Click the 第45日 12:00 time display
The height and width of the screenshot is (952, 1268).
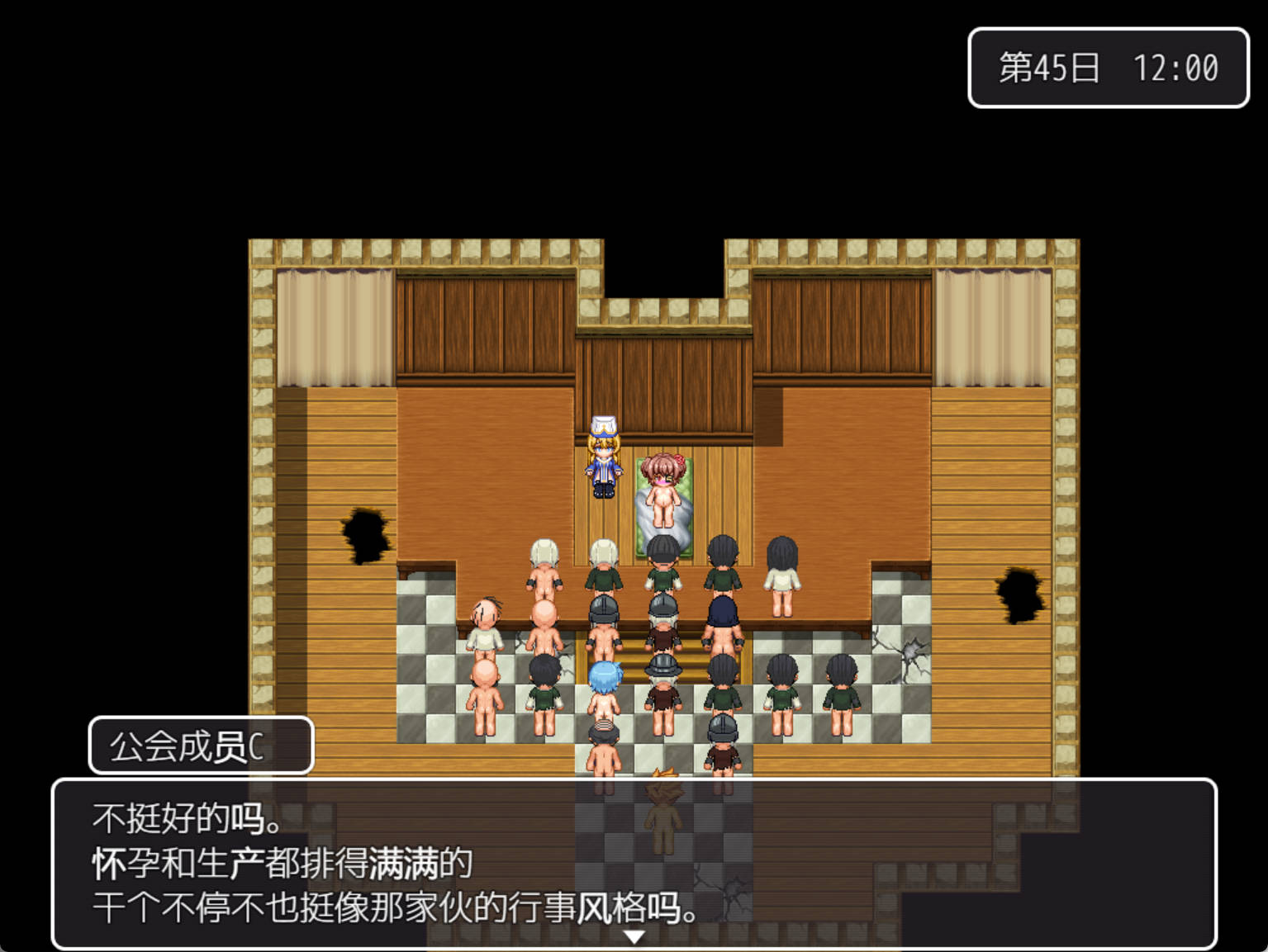[x=1108, y=69]
